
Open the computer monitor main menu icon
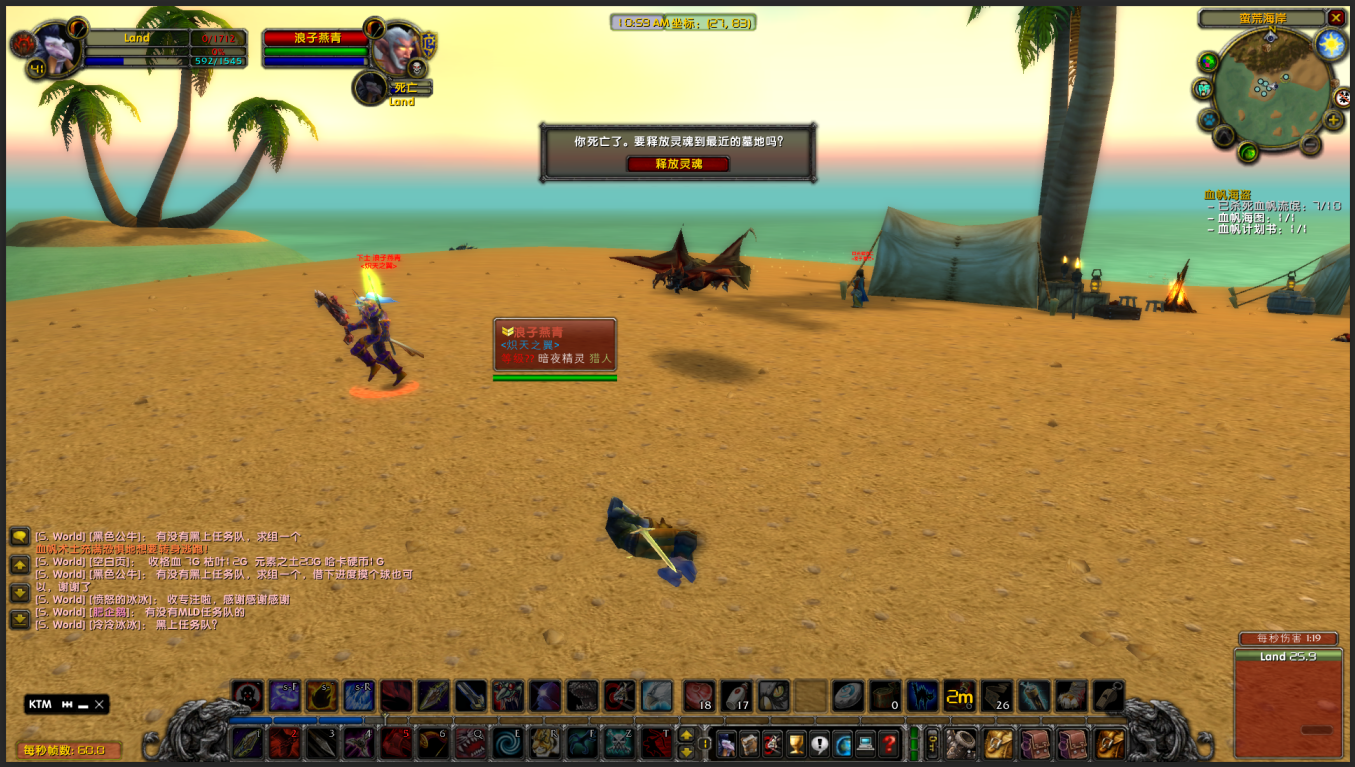[865, 743]
